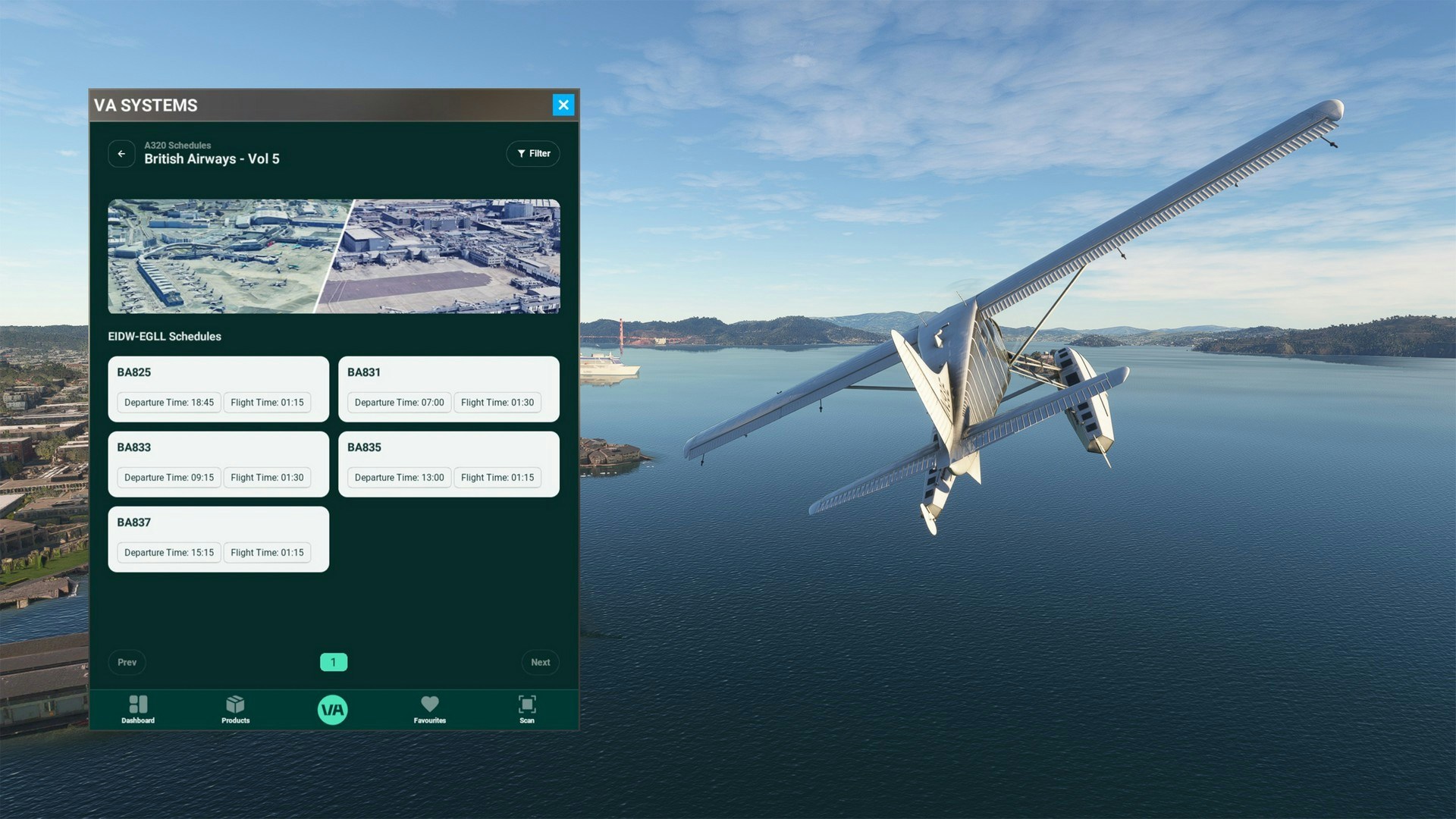Open the BA835 schedule entry
1456x819 pixels.
[x=448, y=463]
